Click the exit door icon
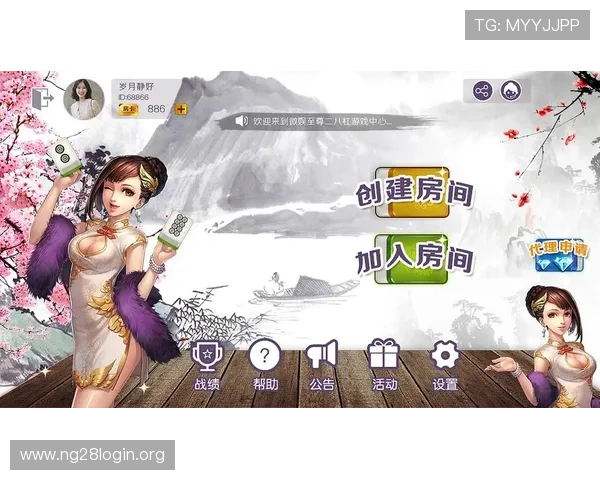This screenshot has height=480, width=600. coord(43,99)
